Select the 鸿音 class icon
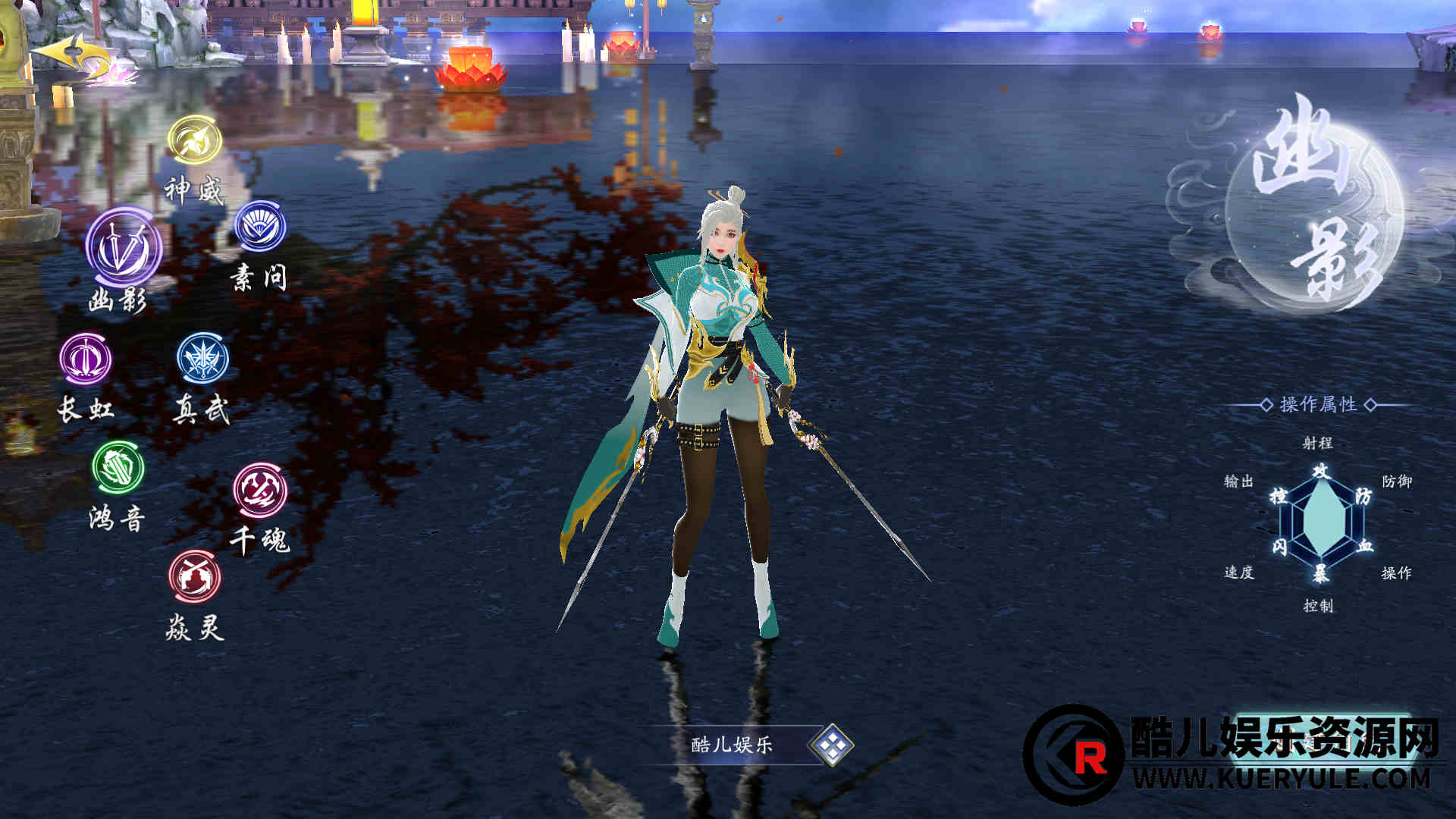This screenshot has height=819, width=1456. [118, 467]
